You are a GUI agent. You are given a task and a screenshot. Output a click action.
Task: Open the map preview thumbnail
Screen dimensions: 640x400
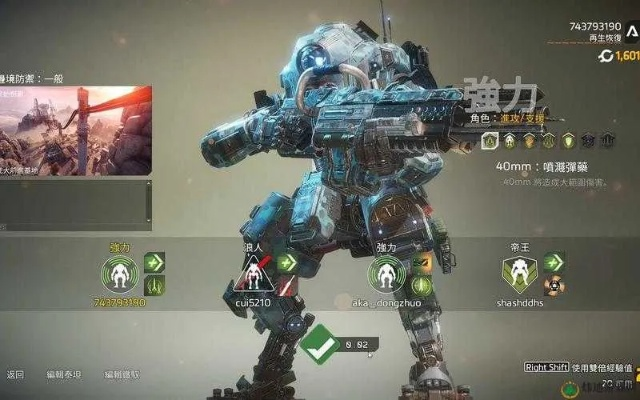tap(75, 130)
